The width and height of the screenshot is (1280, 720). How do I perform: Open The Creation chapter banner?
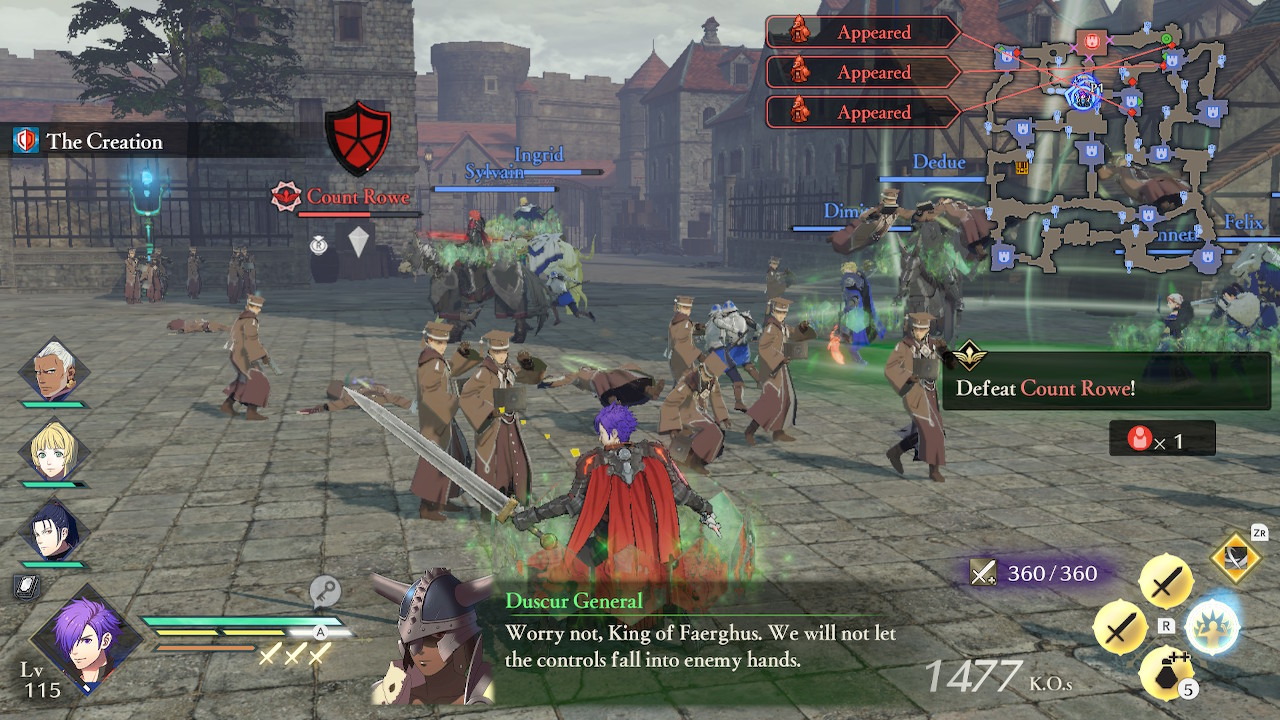pos(105,141)
